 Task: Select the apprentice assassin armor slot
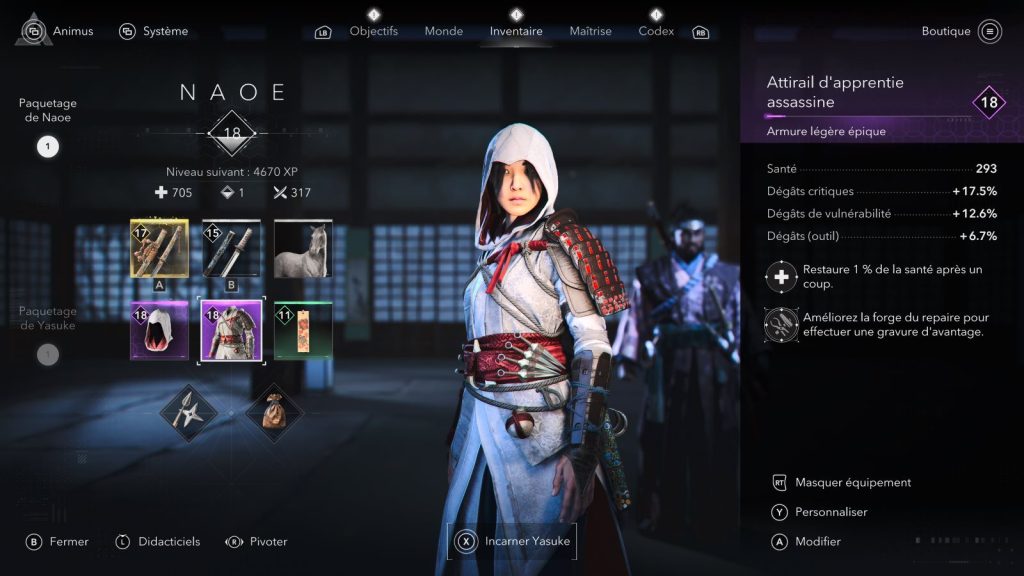click(231, 331)
